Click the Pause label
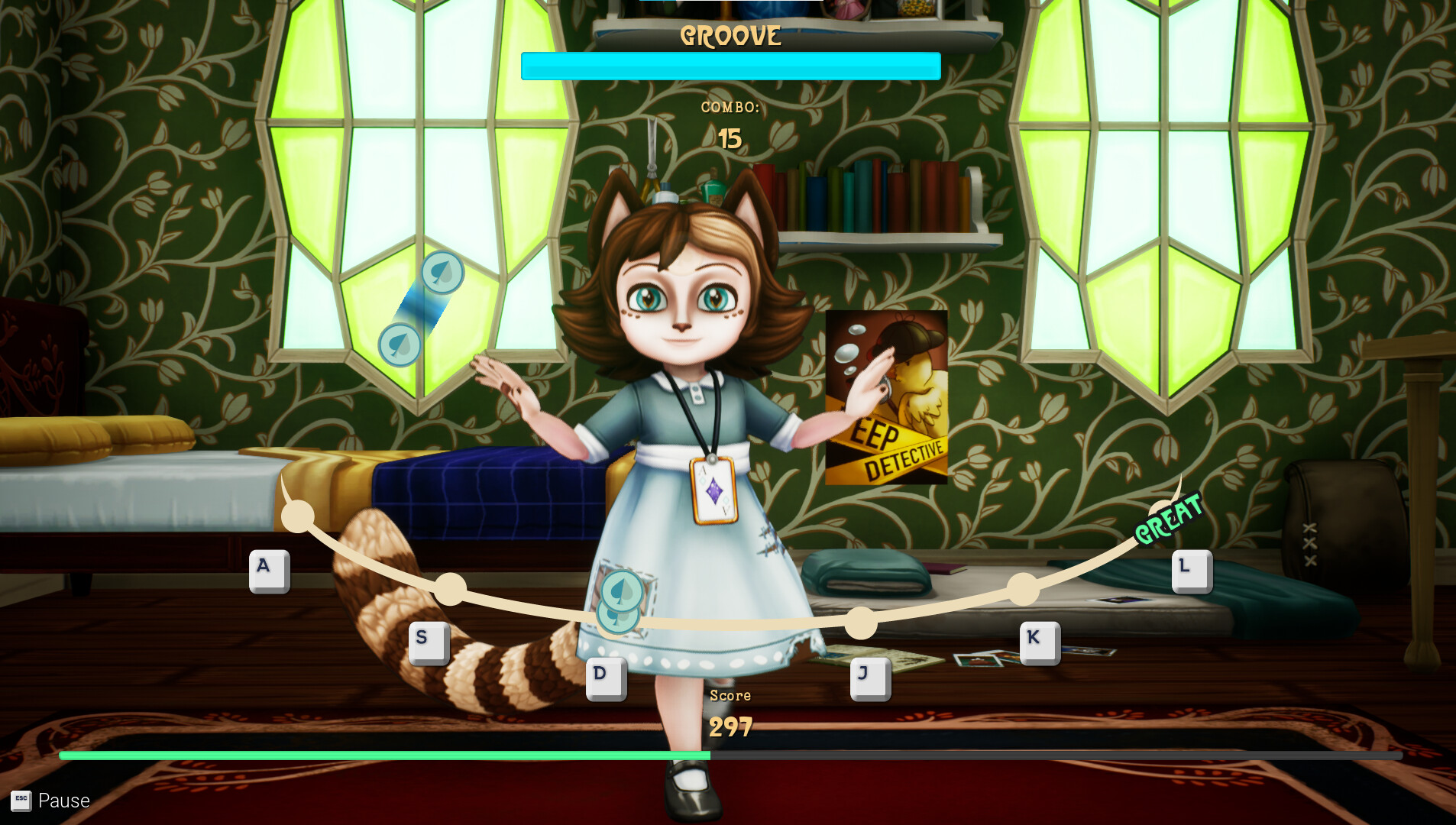Viewport: 1456px width, 825px height. 65,801
